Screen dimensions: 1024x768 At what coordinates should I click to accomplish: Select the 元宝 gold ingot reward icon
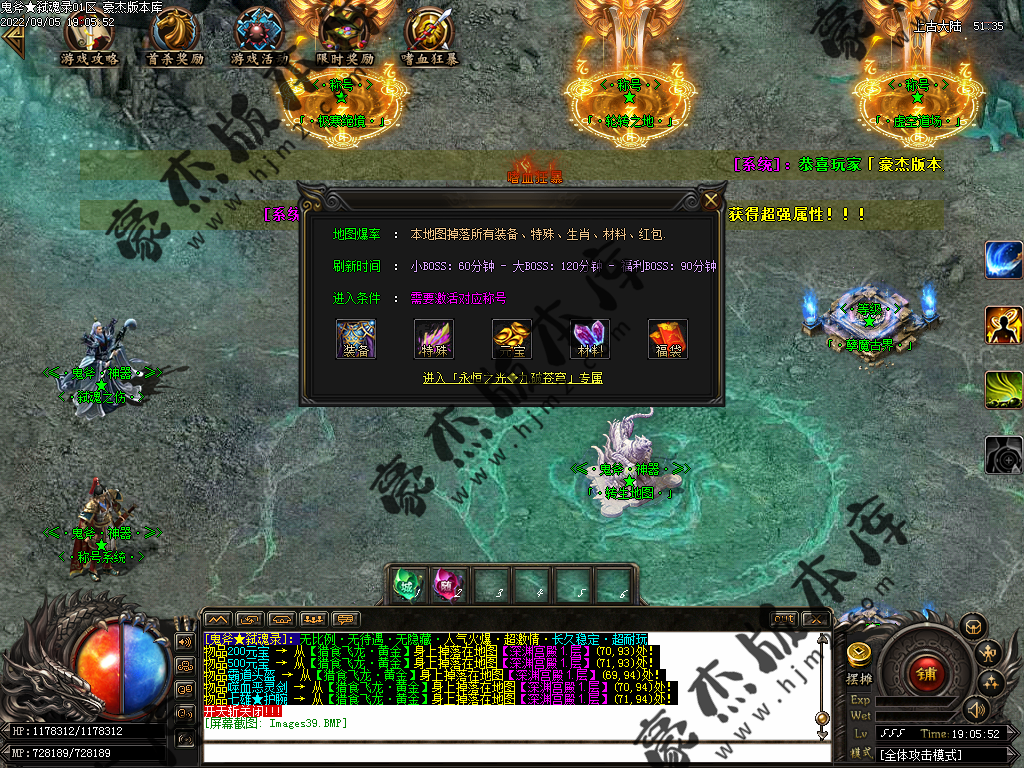pos(512,339)
